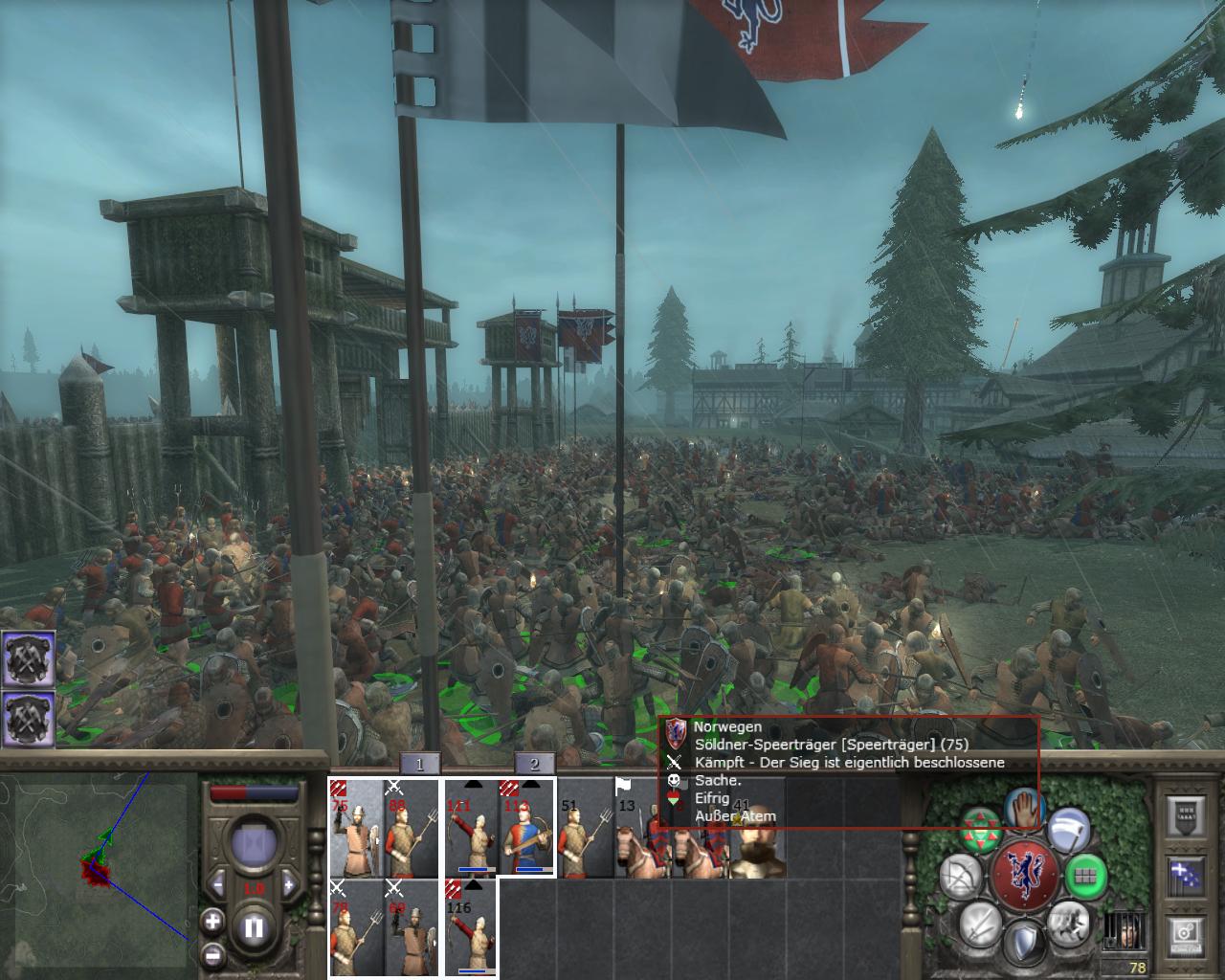This screenshot has width=1225, height=980.
Task: Select group tab 1
Action: [x=420, y=763]
